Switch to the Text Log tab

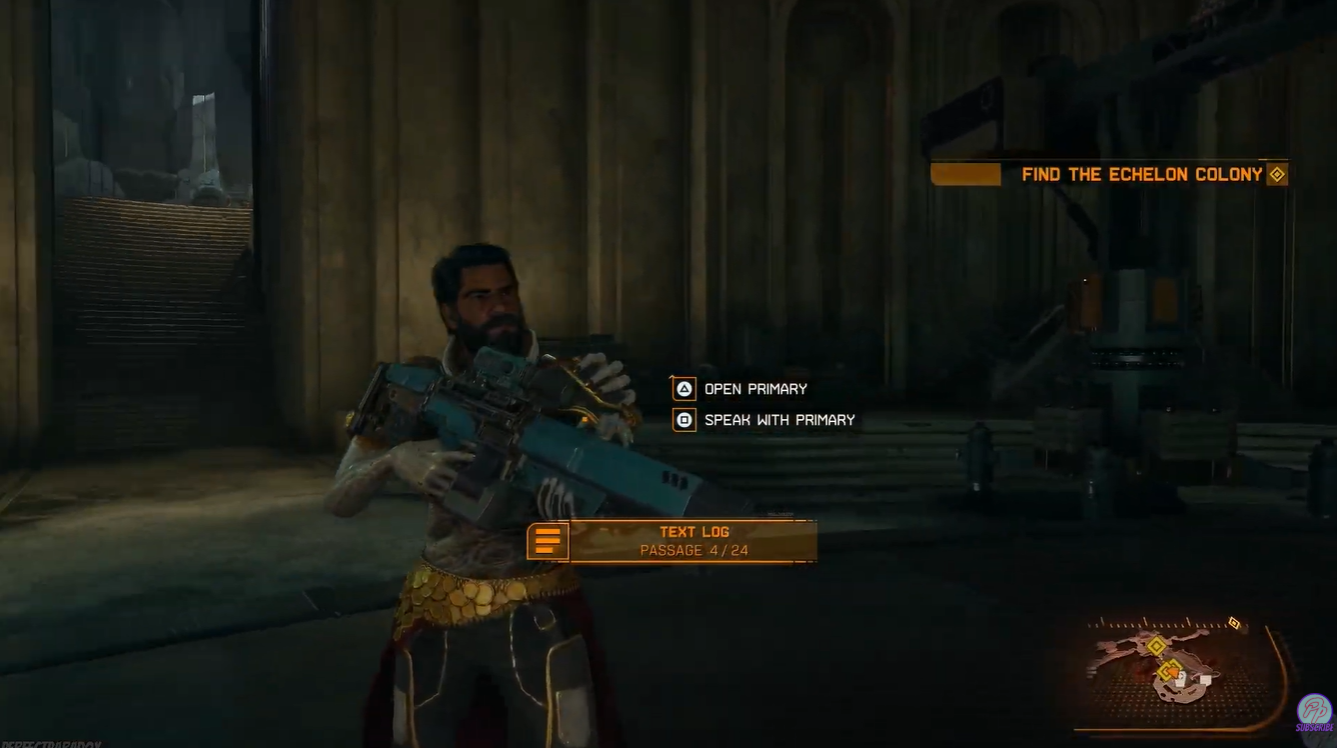(693, 531)
